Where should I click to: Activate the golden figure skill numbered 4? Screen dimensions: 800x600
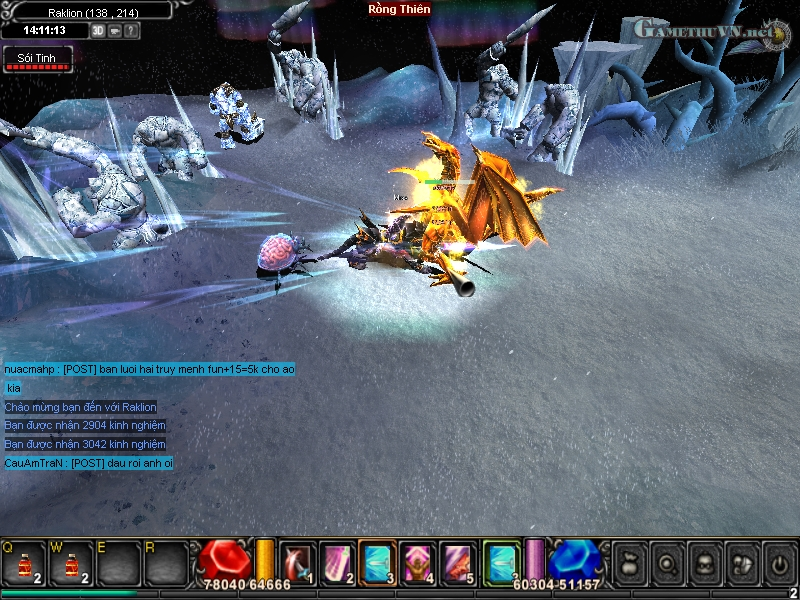[418, 562]
